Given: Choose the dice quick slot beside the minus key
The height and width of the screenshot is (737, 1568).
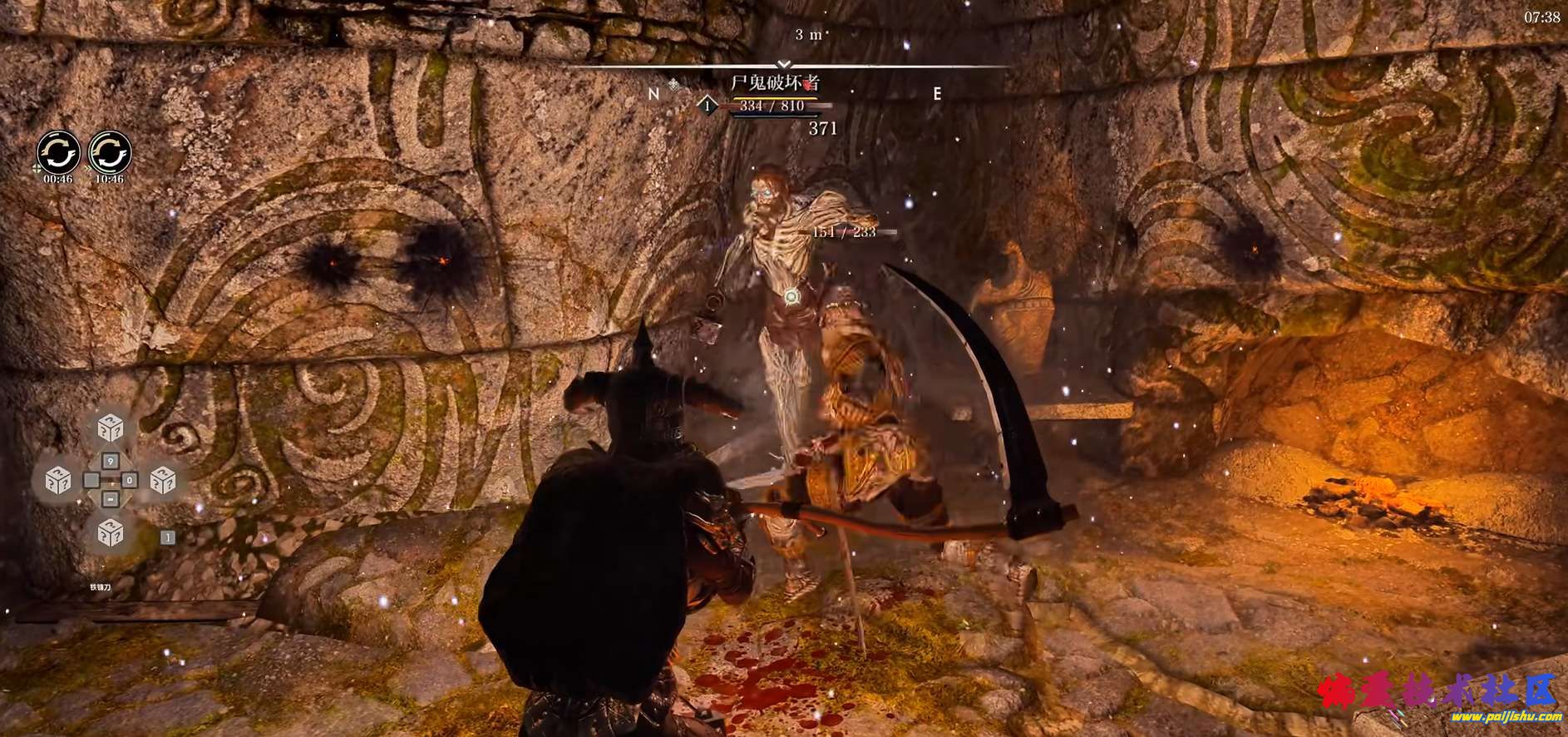Looking at the screenshot, I should pos(111,532).
